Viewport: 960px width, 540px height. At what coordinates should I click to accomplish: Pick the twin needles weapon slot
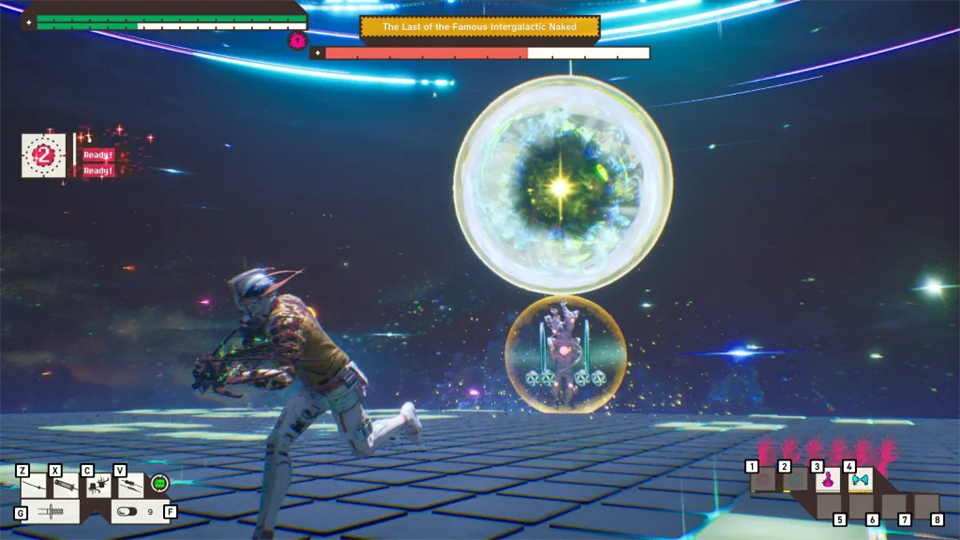pos(131,486)
